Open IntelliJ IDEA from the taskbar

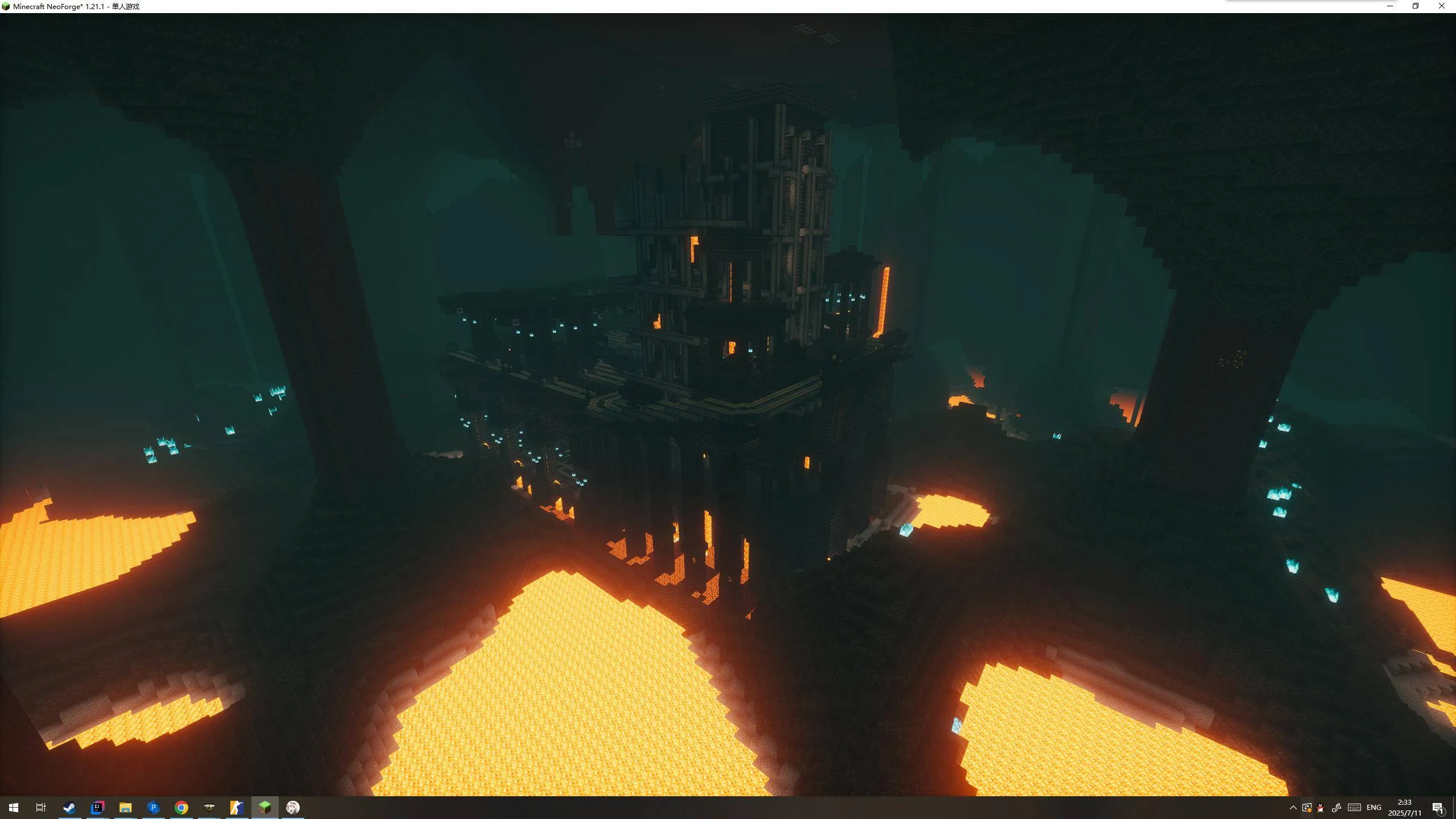(97, 807)
